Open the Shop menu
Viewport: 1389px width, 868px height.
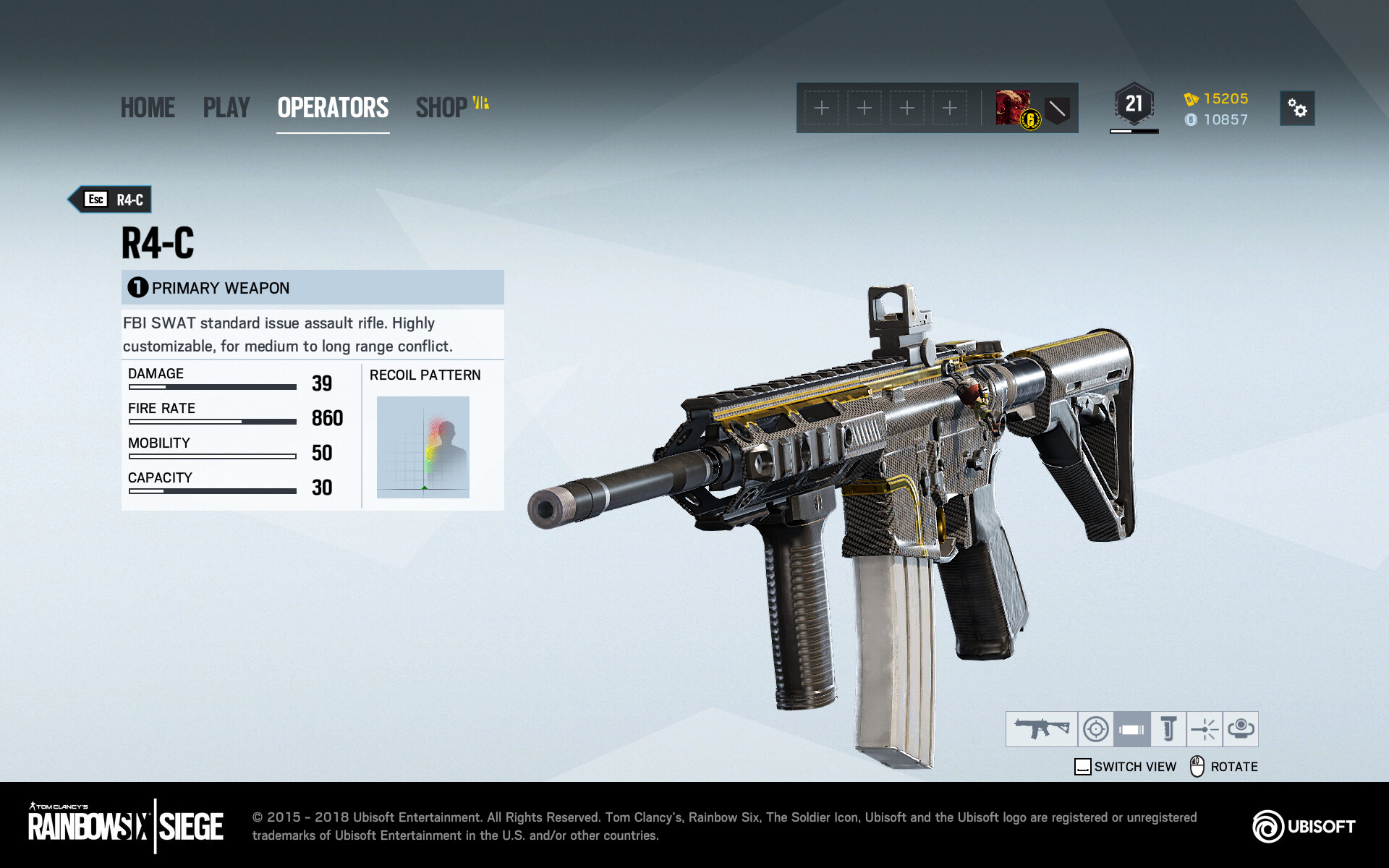441,108
